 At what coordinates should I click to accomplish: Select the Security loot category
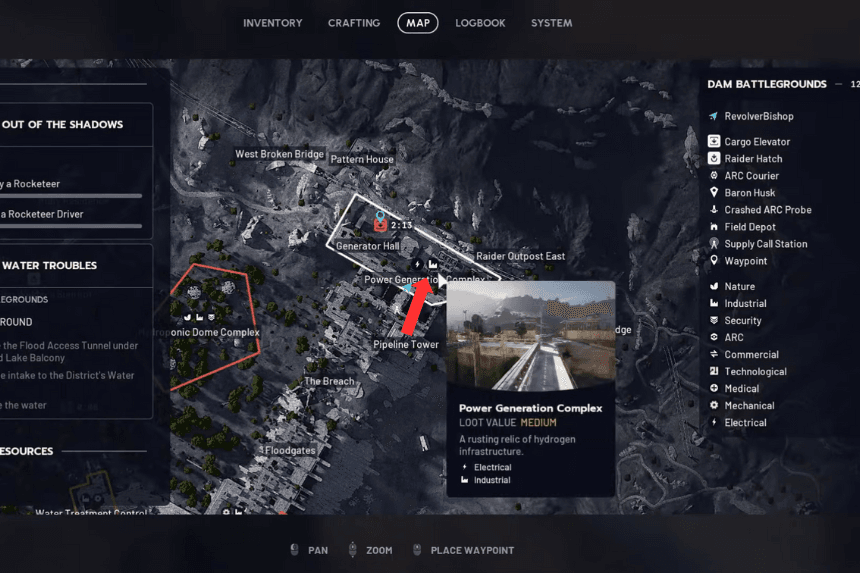[743, 321]
